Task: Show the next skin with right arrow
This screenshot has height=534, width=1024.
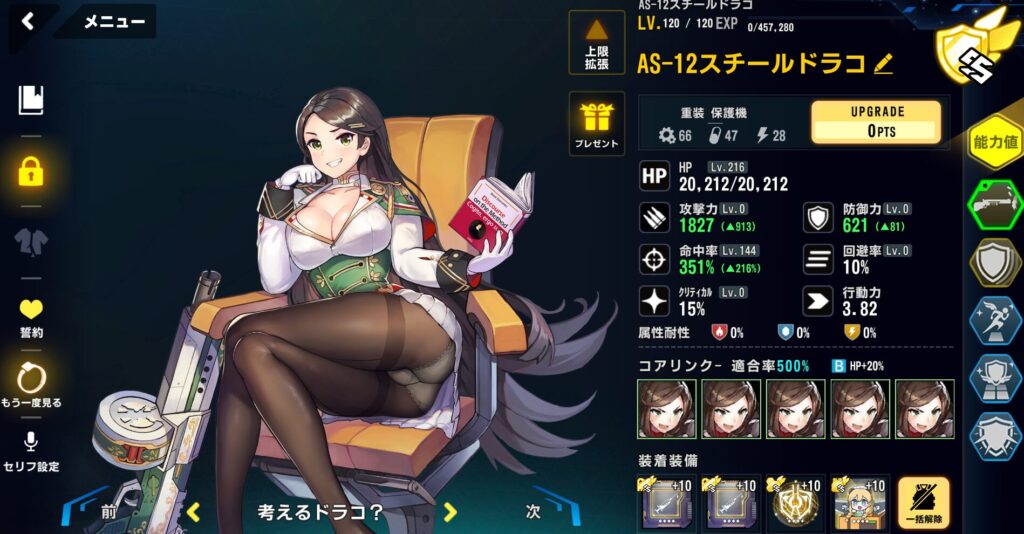Action: pos(450,512)
